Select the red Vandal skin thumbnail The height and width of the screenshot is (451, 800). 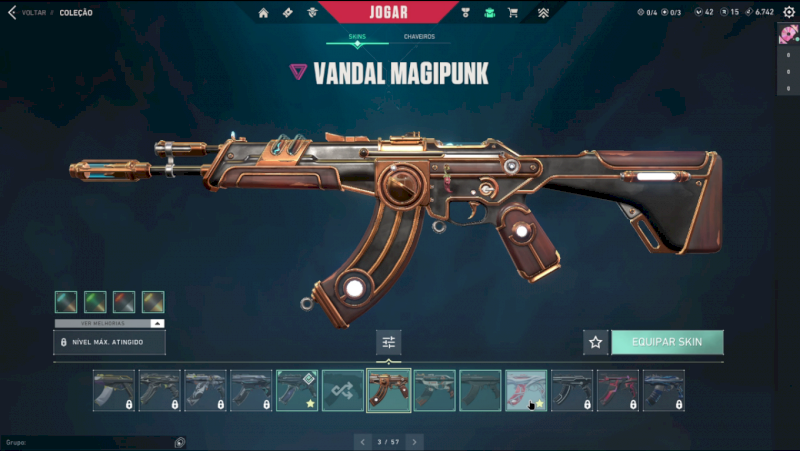tap(618, 390)
